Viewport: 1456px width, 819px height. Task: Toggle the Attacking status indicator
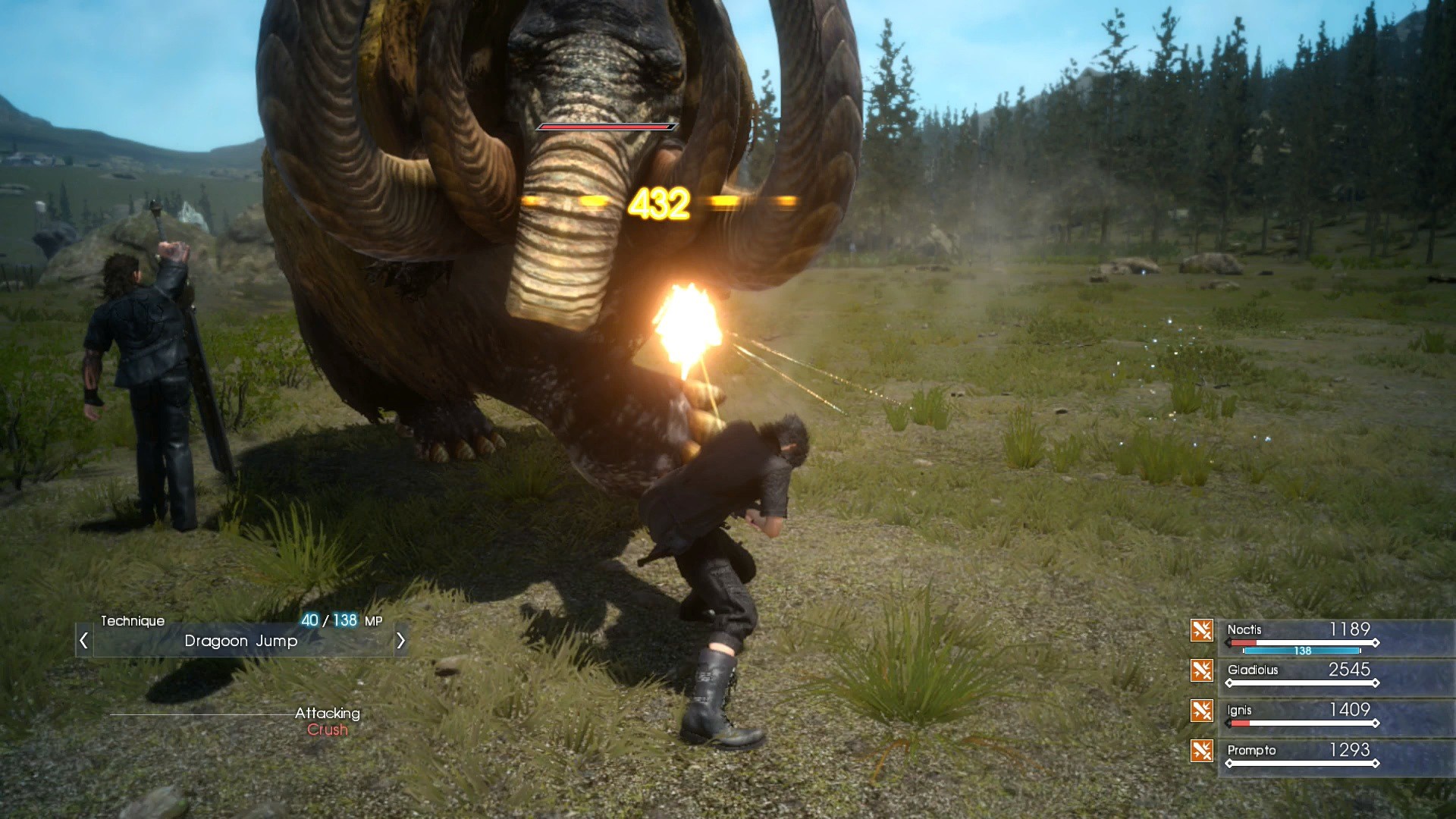[327, 713]
